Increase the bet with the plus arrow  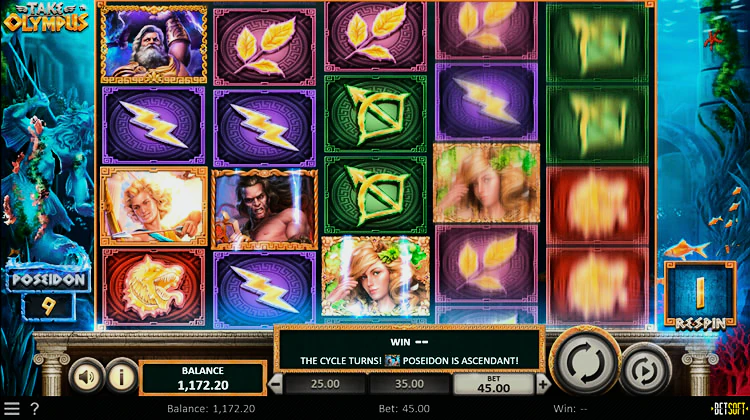click(x=543, y=383)
